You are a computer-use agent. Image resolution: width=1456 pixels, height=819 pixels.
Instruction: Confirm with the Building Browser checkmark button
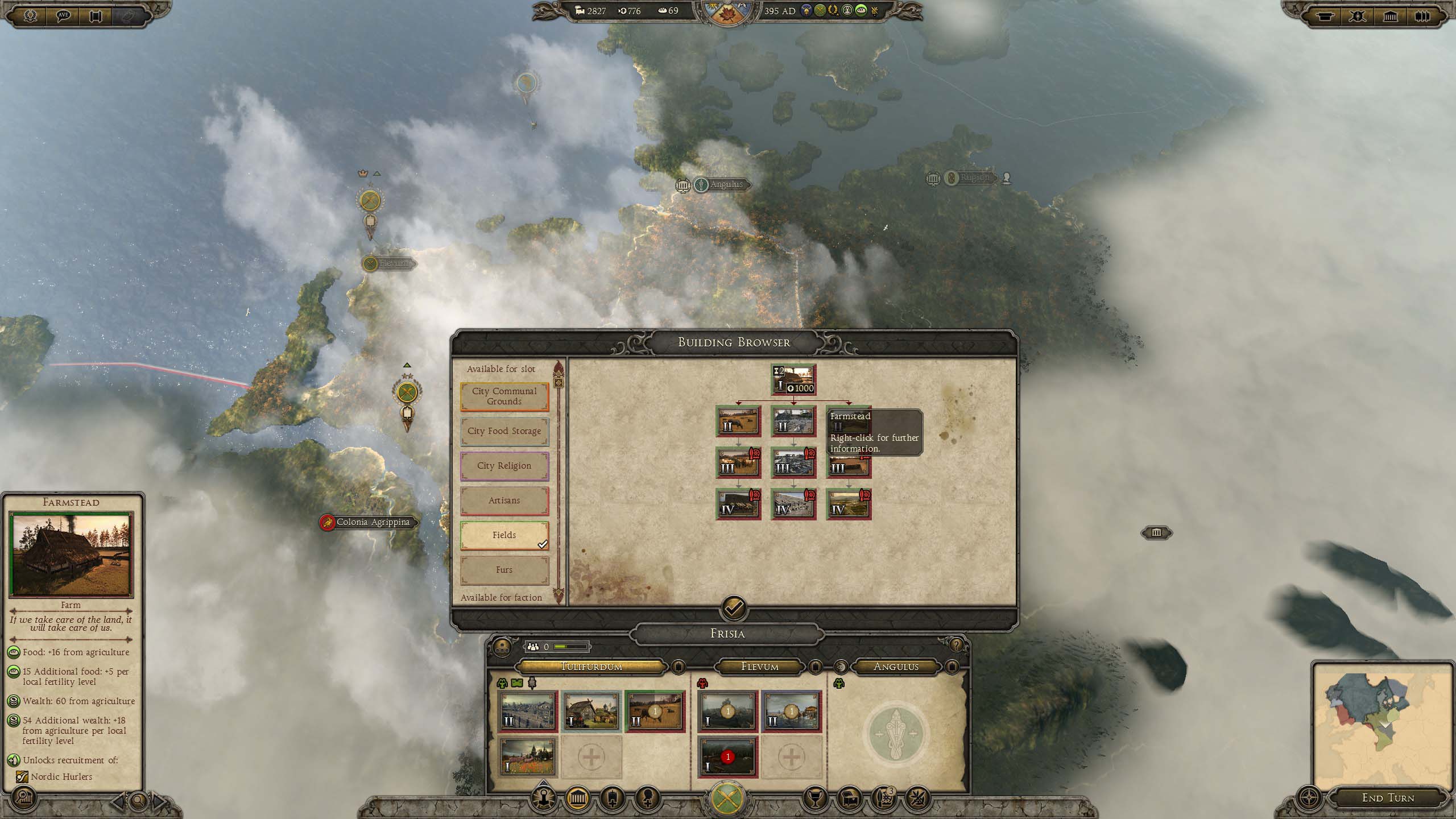click(x=734, y=609)
